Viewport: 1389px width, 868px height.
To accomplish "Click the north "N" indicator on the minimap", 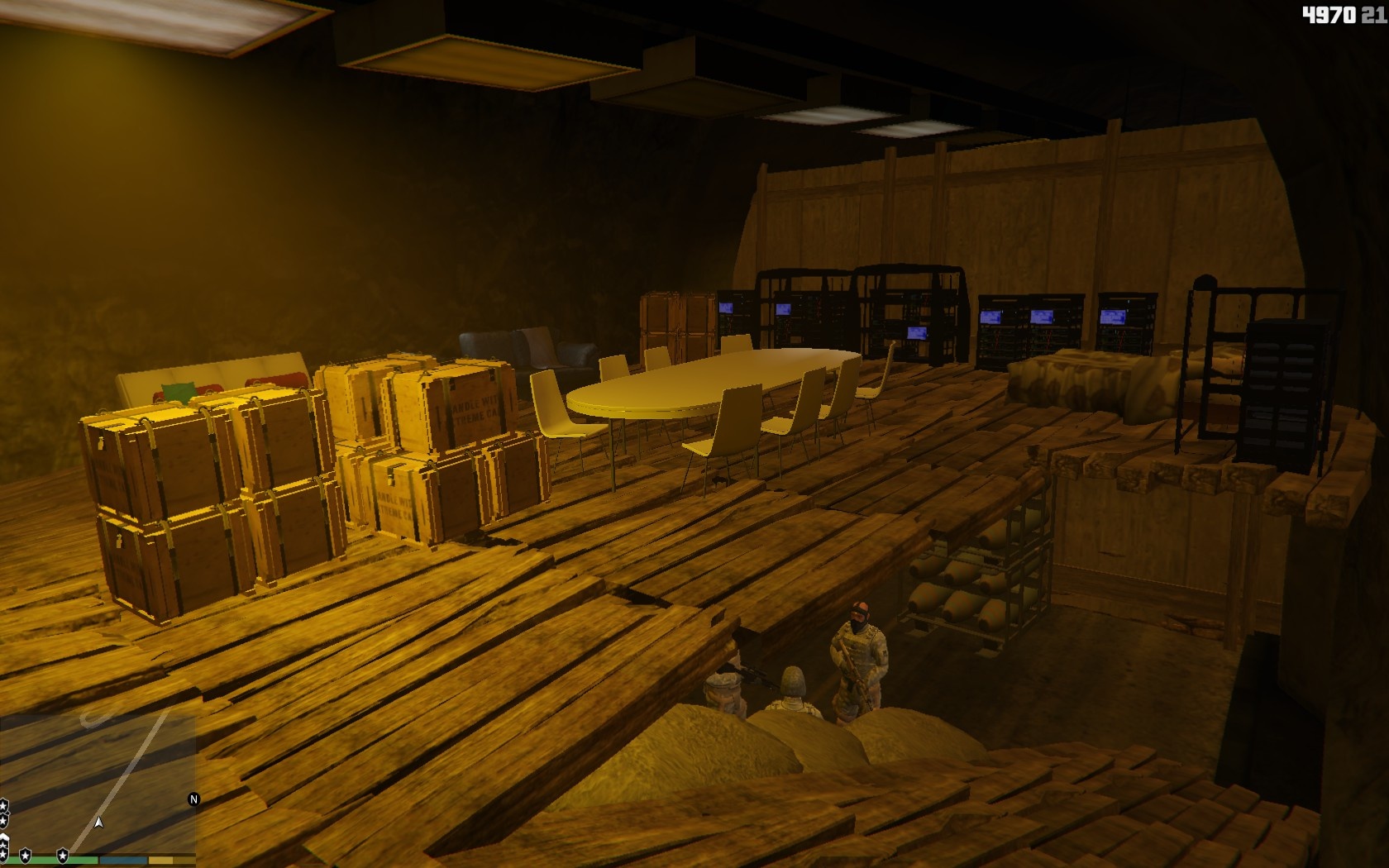I will [x=193, y=799].
